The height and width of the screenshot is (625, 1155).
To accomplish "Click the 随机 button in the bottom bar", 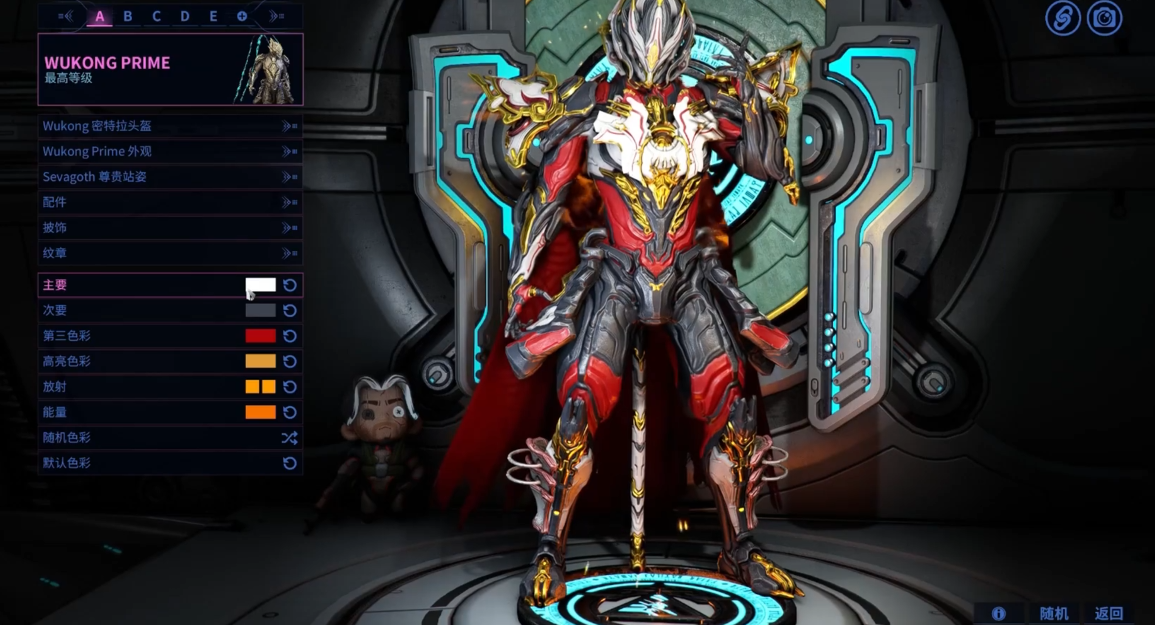I will pos(1054,613).
